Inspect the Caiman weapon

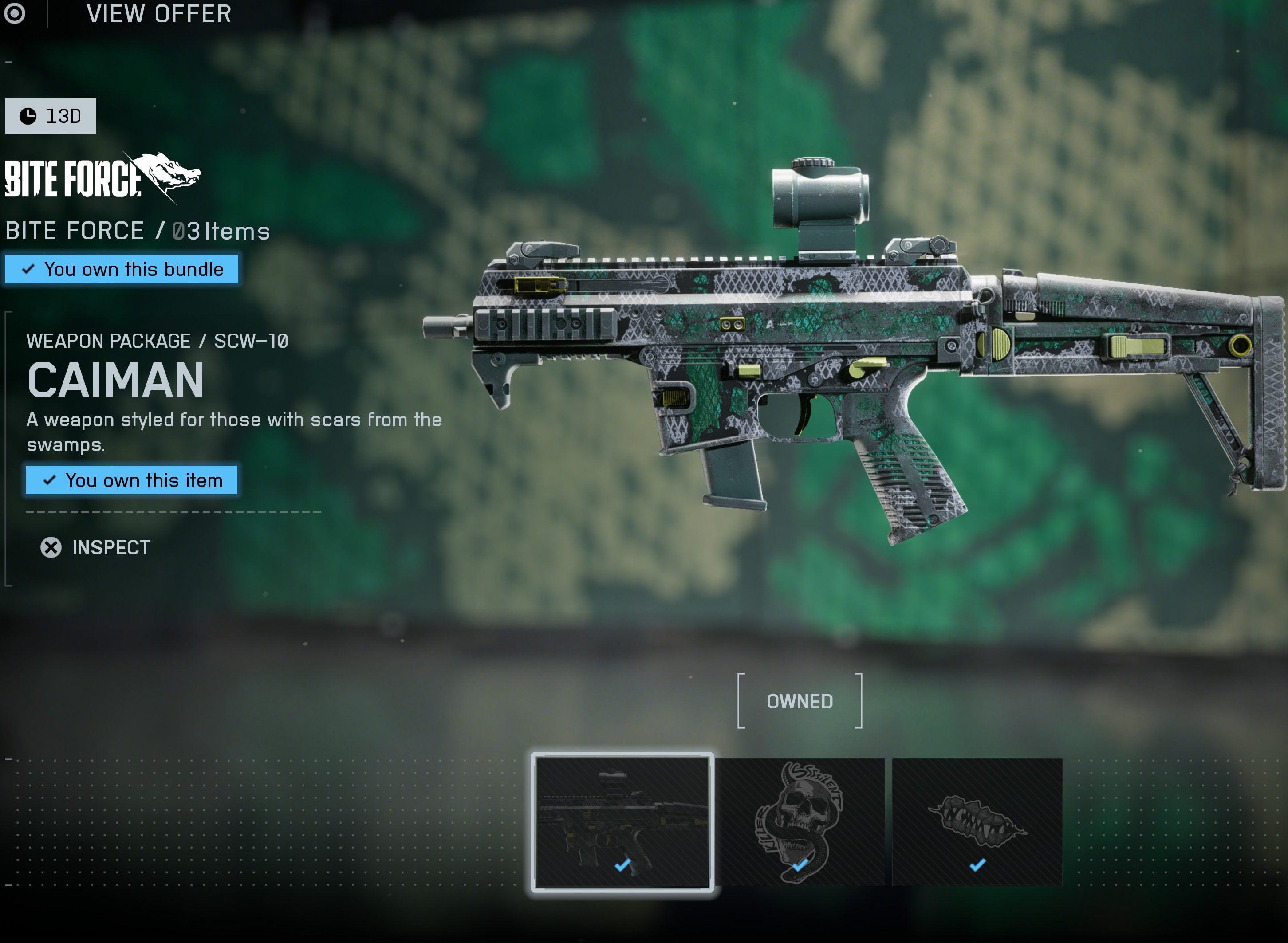coord(95,547)
